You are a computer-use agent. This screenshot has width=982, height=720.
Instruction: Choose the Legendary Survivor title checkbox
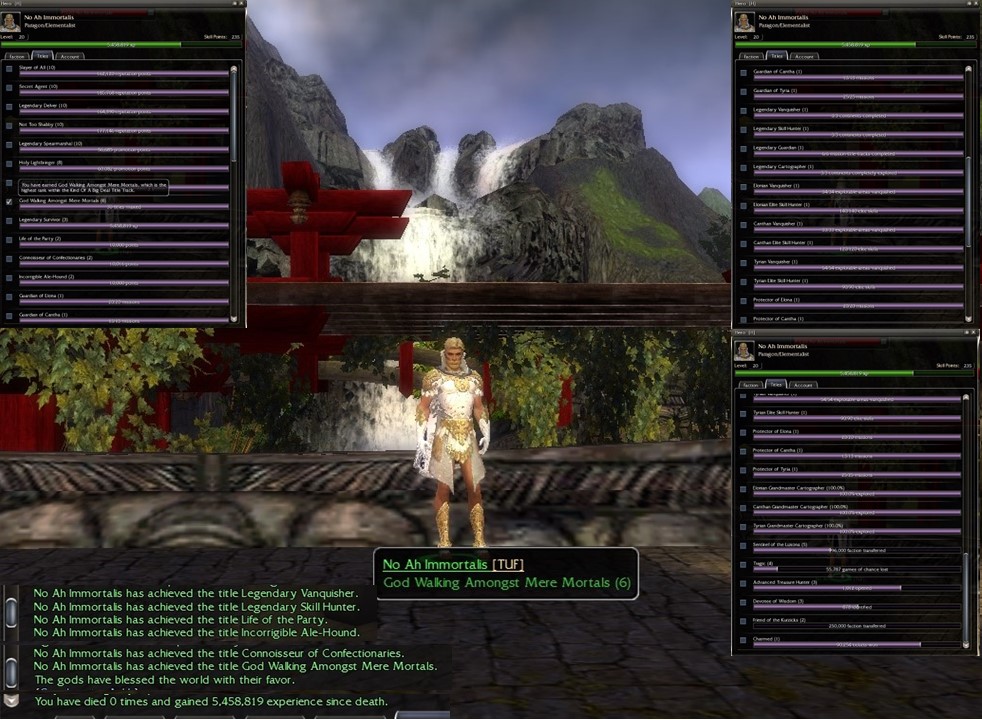(10, 220)
